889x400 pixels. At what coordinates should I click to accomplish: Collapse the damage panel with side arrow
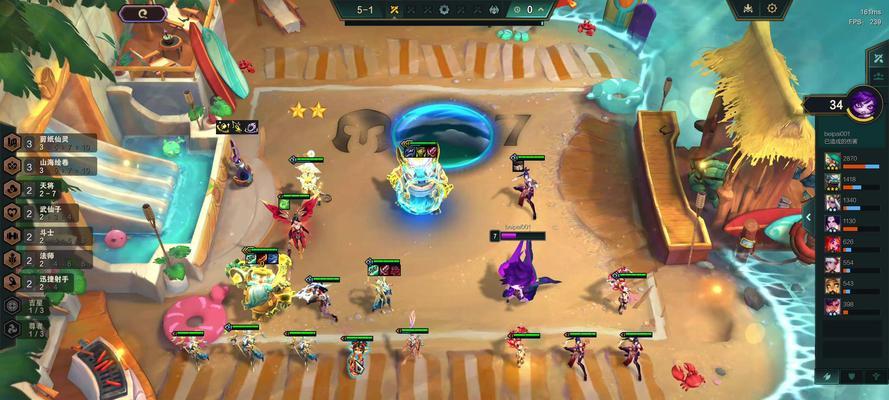(x=808, y=217)
